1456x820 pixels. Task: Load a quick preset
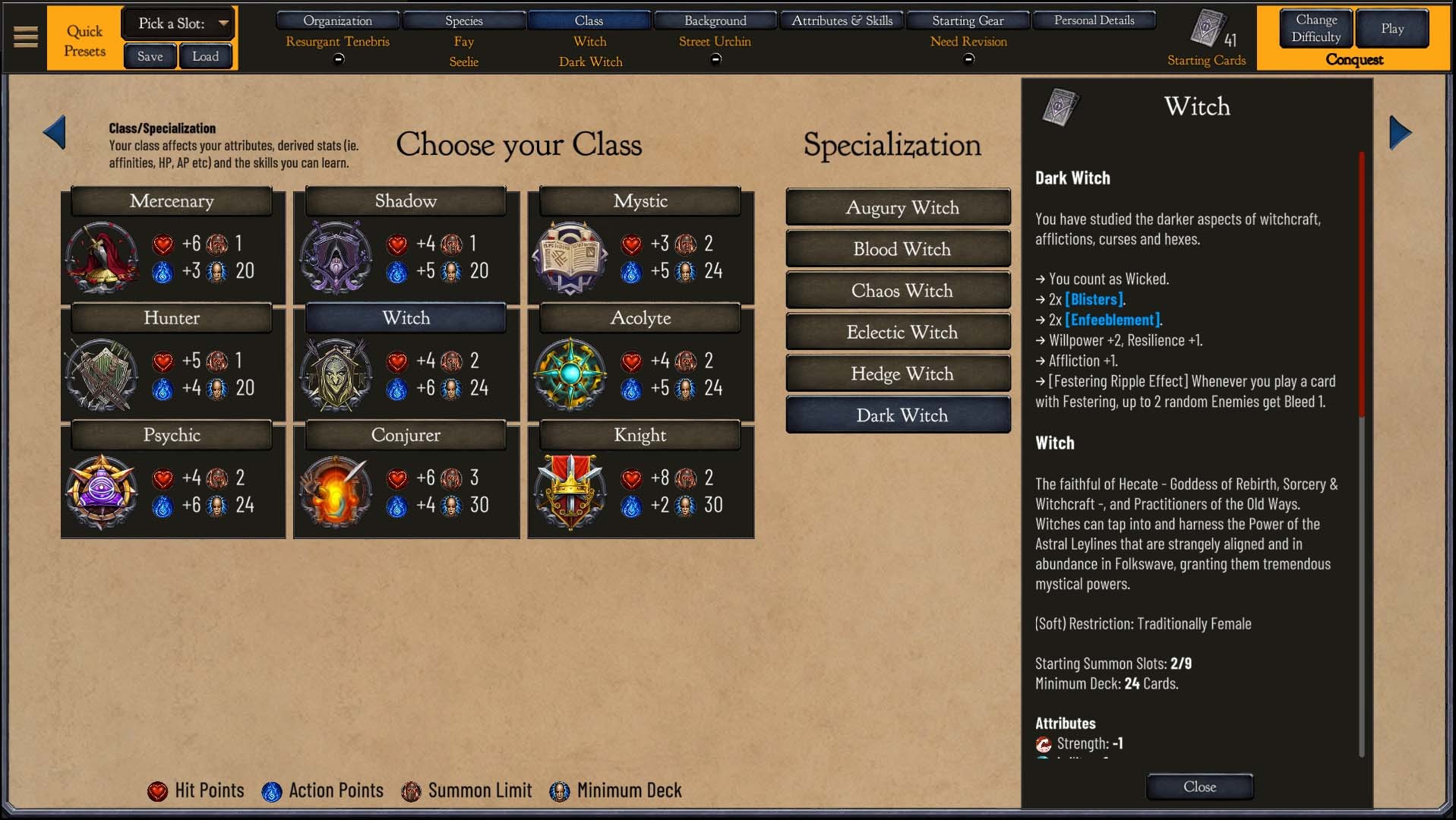pos(205,56)
